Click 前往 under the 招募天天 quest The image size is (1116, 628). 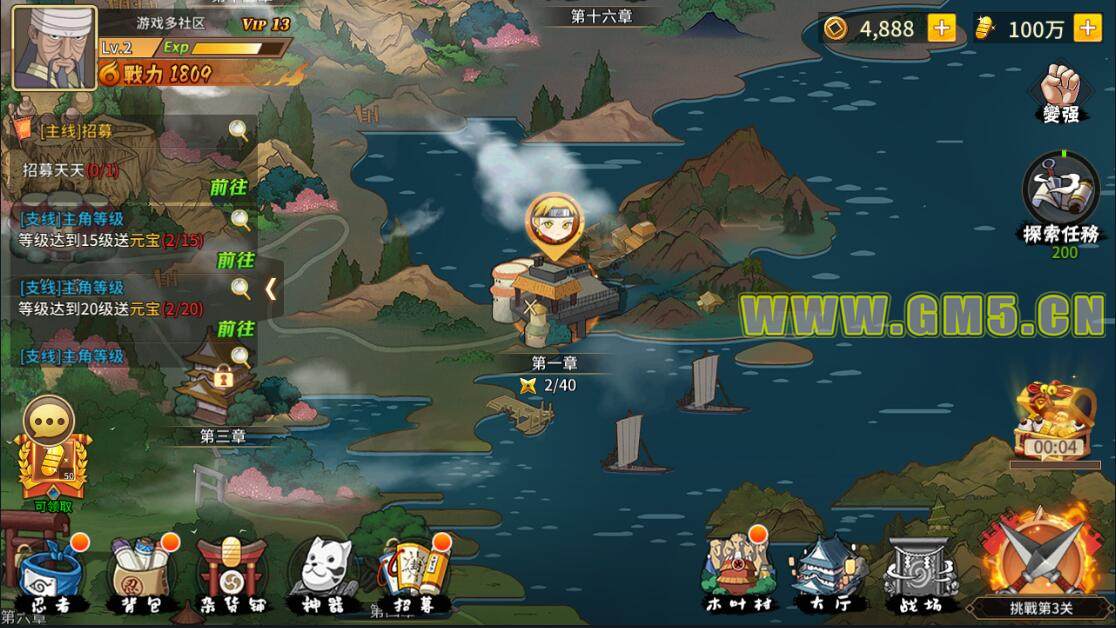click(x=229, y=187)
